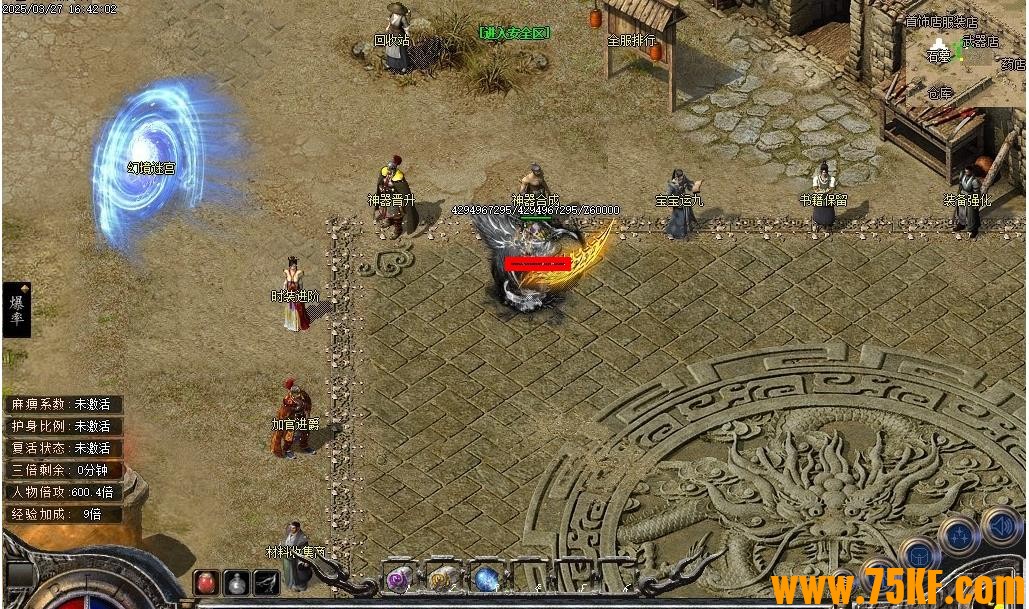
Task: Select the 仓库 warehouse marker on minimap
Action: coord(939,94)
